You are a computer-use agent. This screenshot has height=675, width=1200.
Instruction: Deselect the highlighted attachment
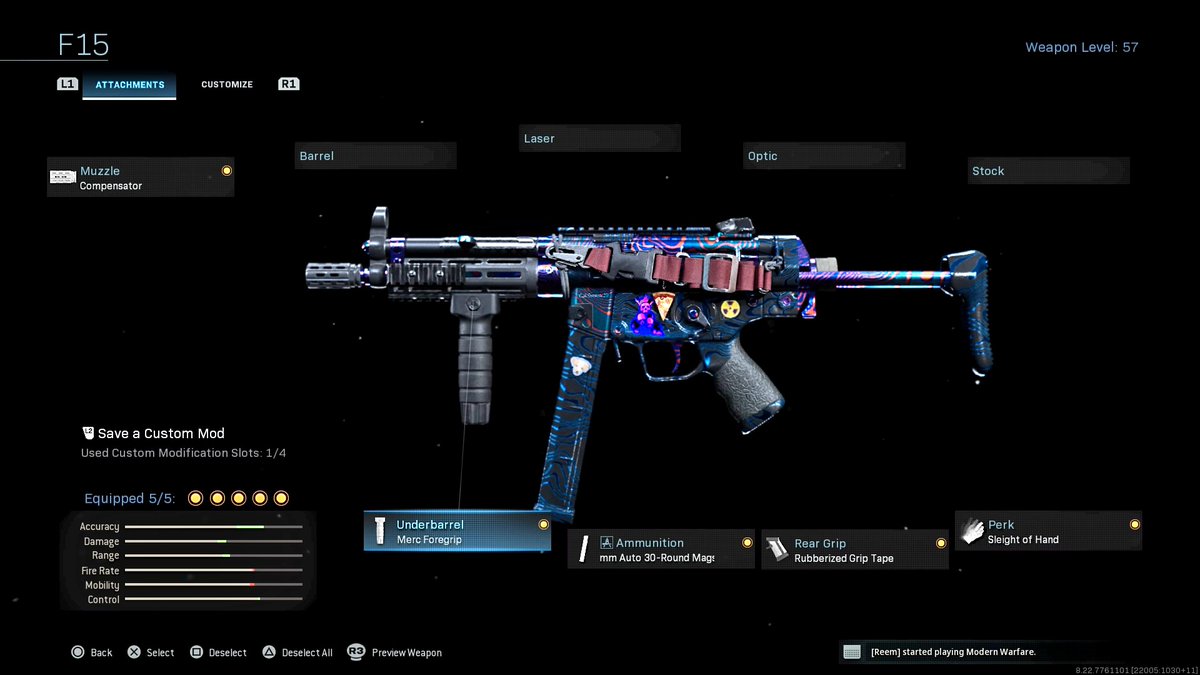[218, 652]
